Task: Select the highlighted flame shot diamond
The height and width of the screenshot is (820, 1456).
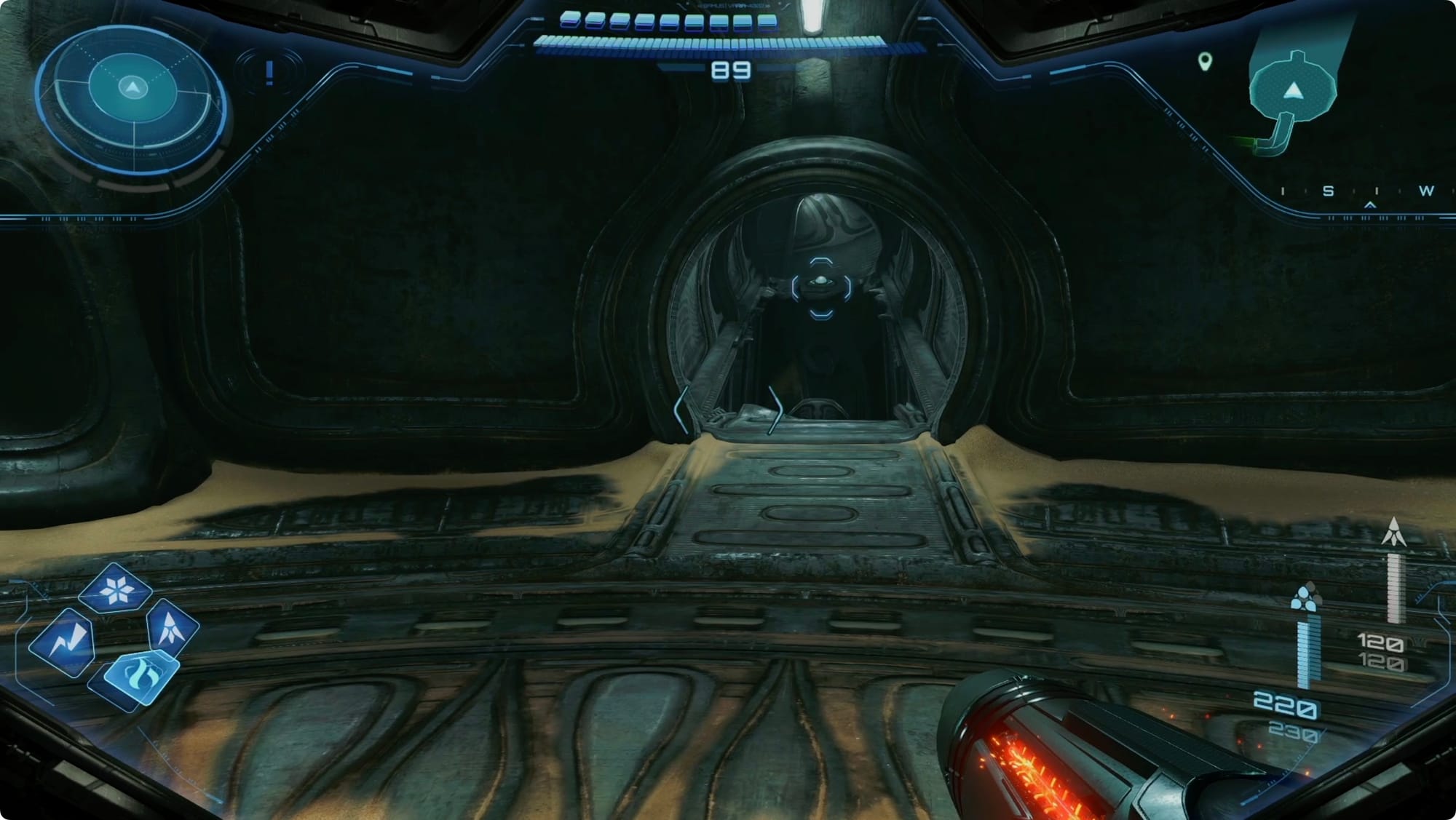Action: (140, 677)
